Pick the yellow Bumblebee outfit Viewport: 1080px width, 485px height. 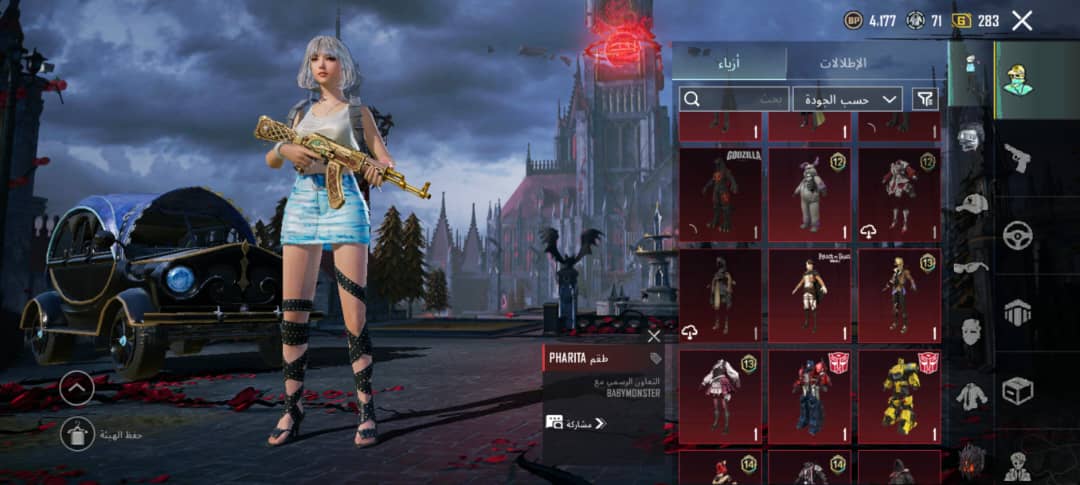click(x=899, y=394)
